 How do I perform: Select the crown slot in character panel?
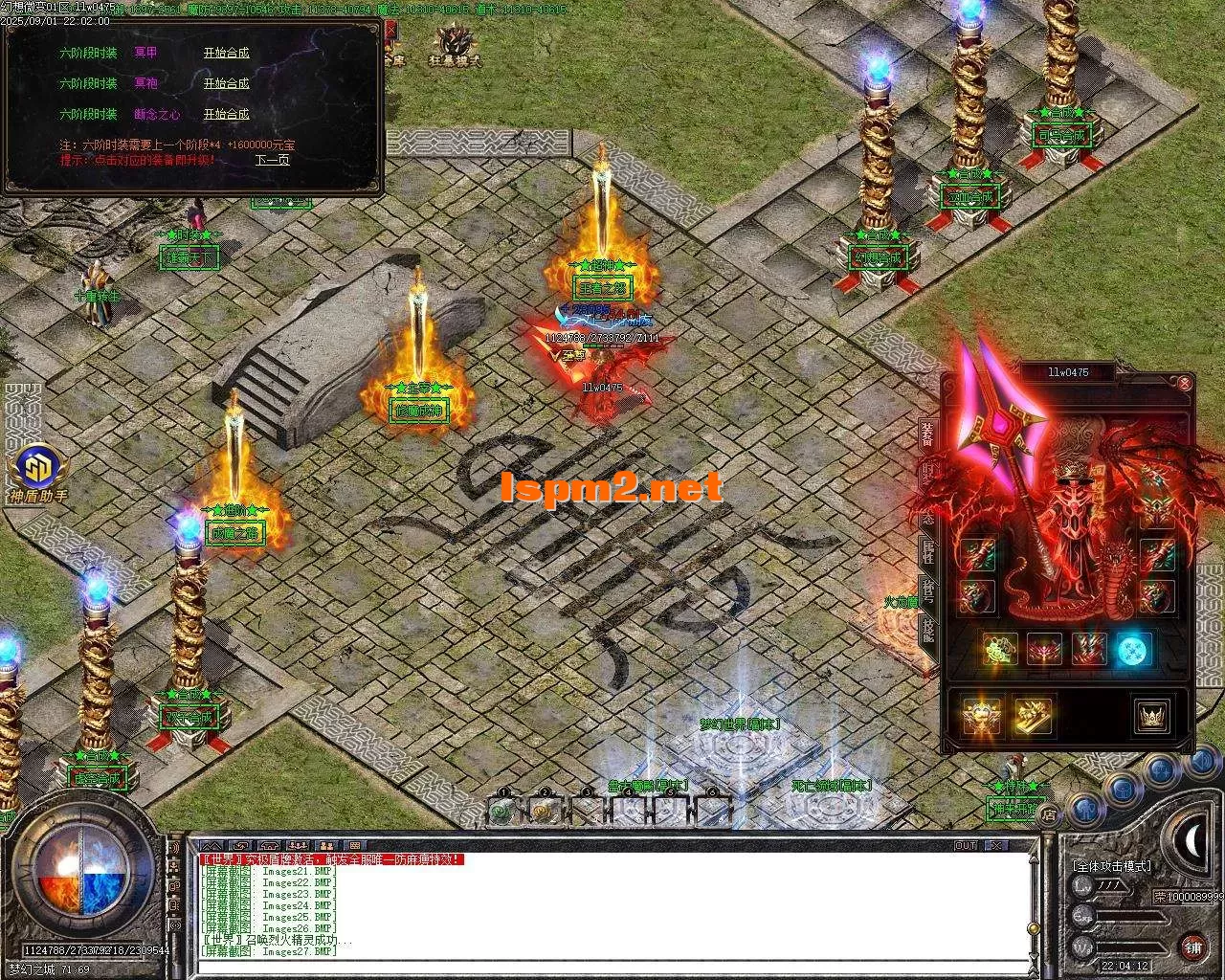(x=1149, y=716)
